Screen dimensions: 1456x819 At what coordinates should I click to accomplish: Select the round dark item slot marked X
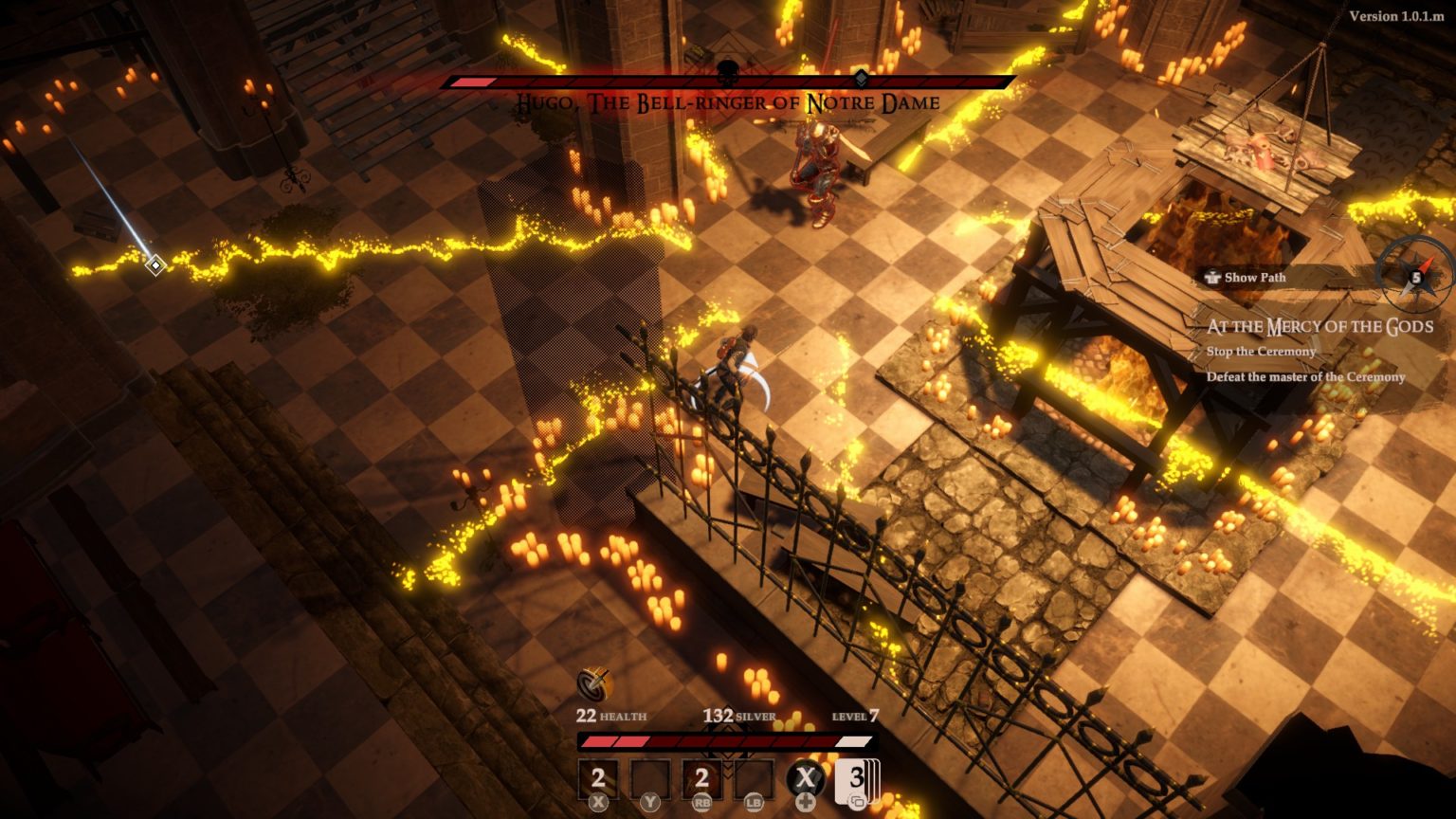pyautogui.click(x=806, y=779)
